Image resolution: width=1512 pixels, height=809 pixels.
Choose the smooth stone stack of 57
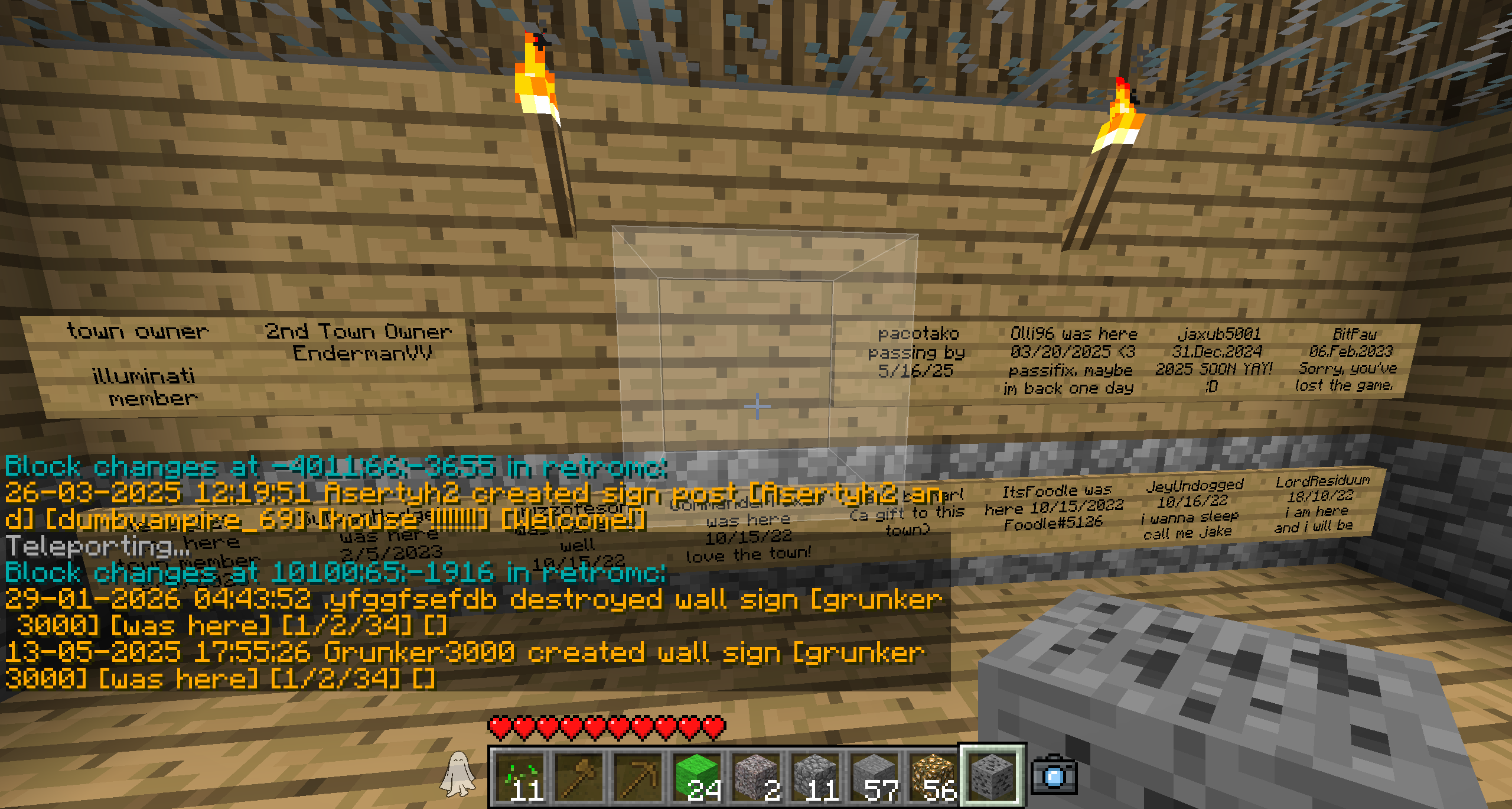pos(874,776)
